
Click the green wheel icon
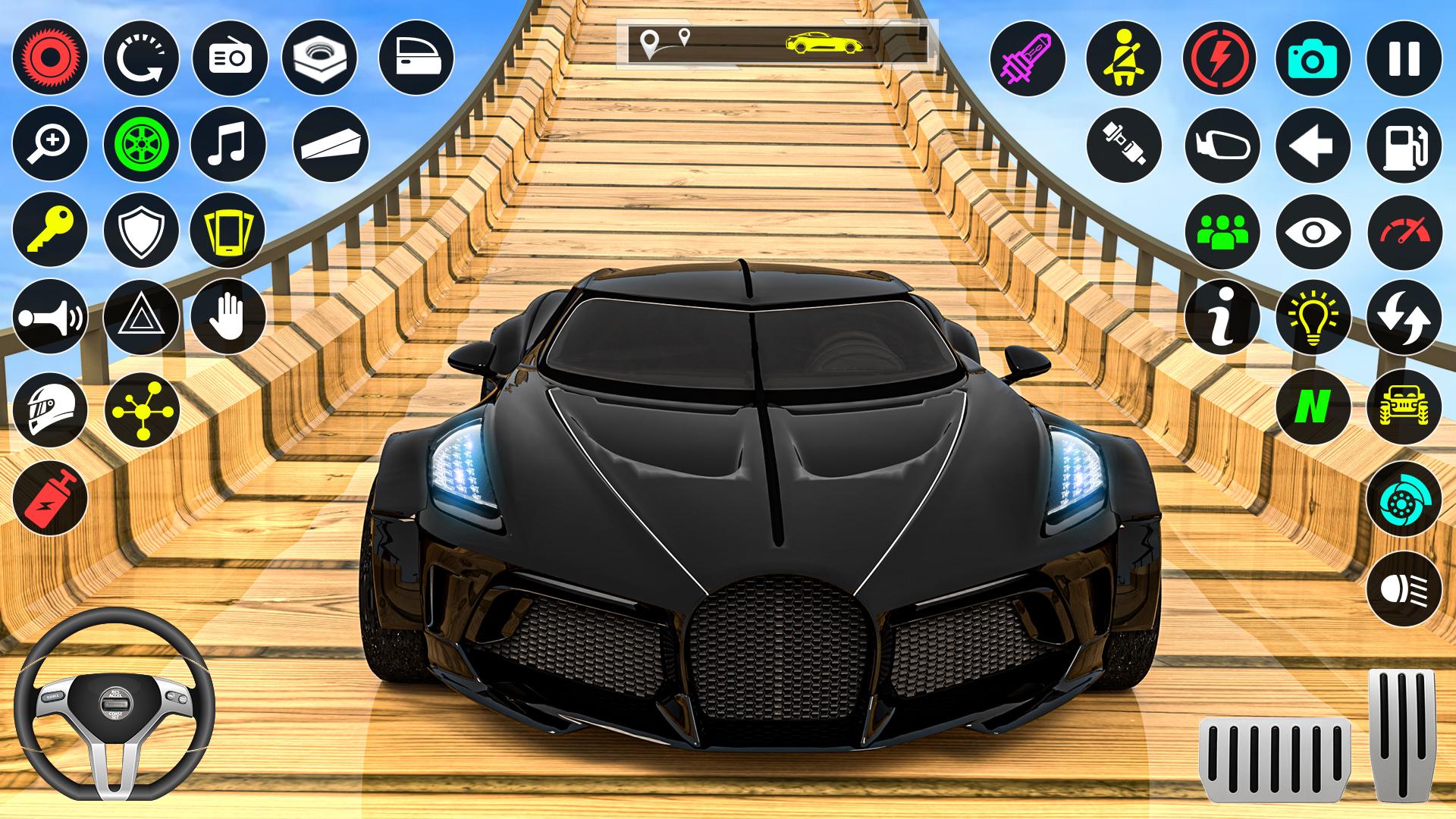pyautogui.click(x=141, y=144)
